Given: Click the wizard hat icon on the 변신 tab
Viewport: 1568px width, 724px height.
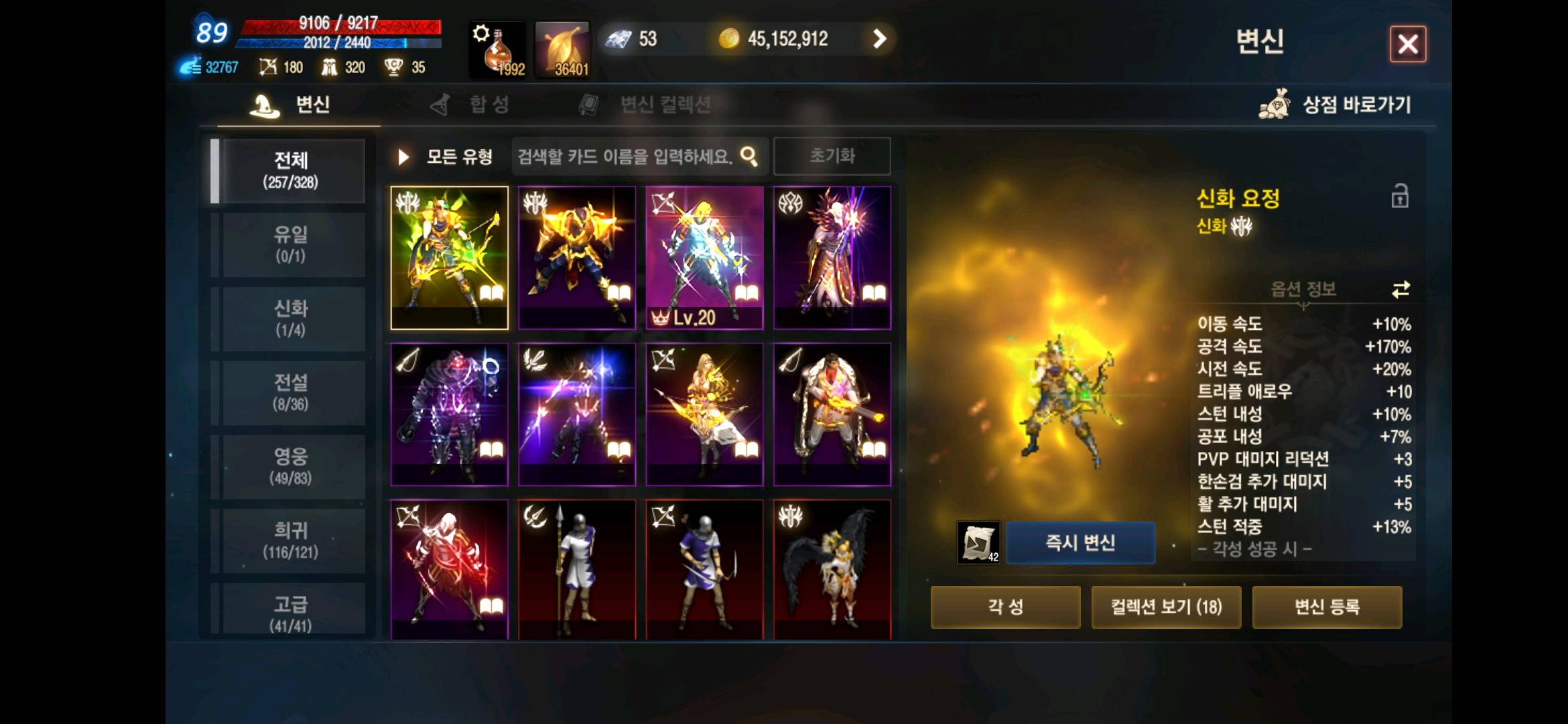Looking at the screenshot, I should tap(263, 105).
